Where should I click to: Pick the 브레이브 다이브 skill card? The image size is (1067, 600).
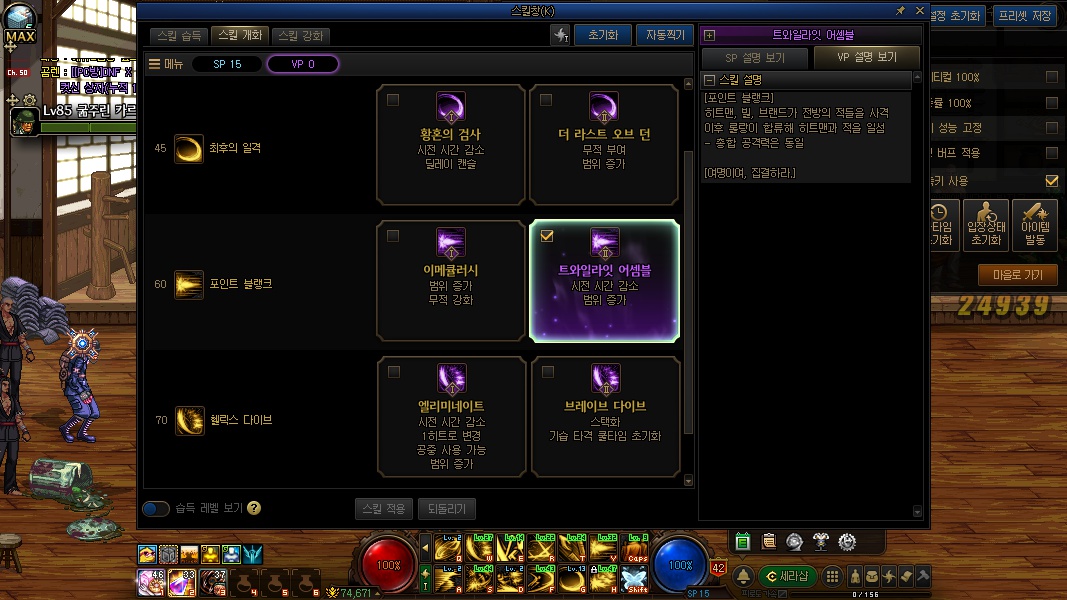605,417
